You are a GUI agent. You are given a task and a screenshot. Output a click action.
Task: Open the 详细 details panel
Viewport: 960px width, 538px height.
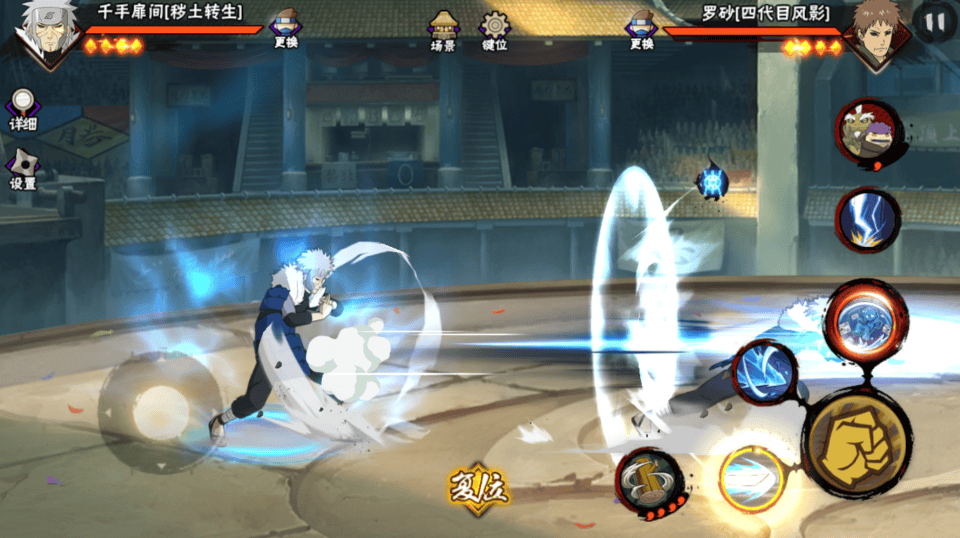tap(22, 111)
